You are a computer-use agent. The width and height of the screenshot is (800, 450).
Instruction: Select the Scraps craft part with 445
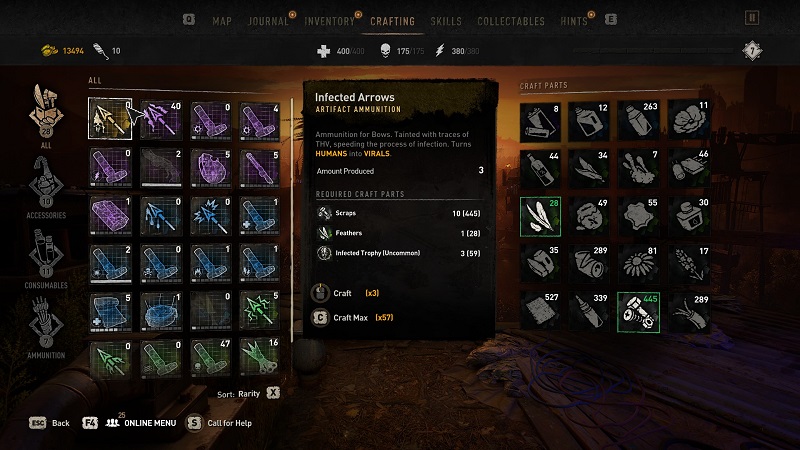coord(638,312)
